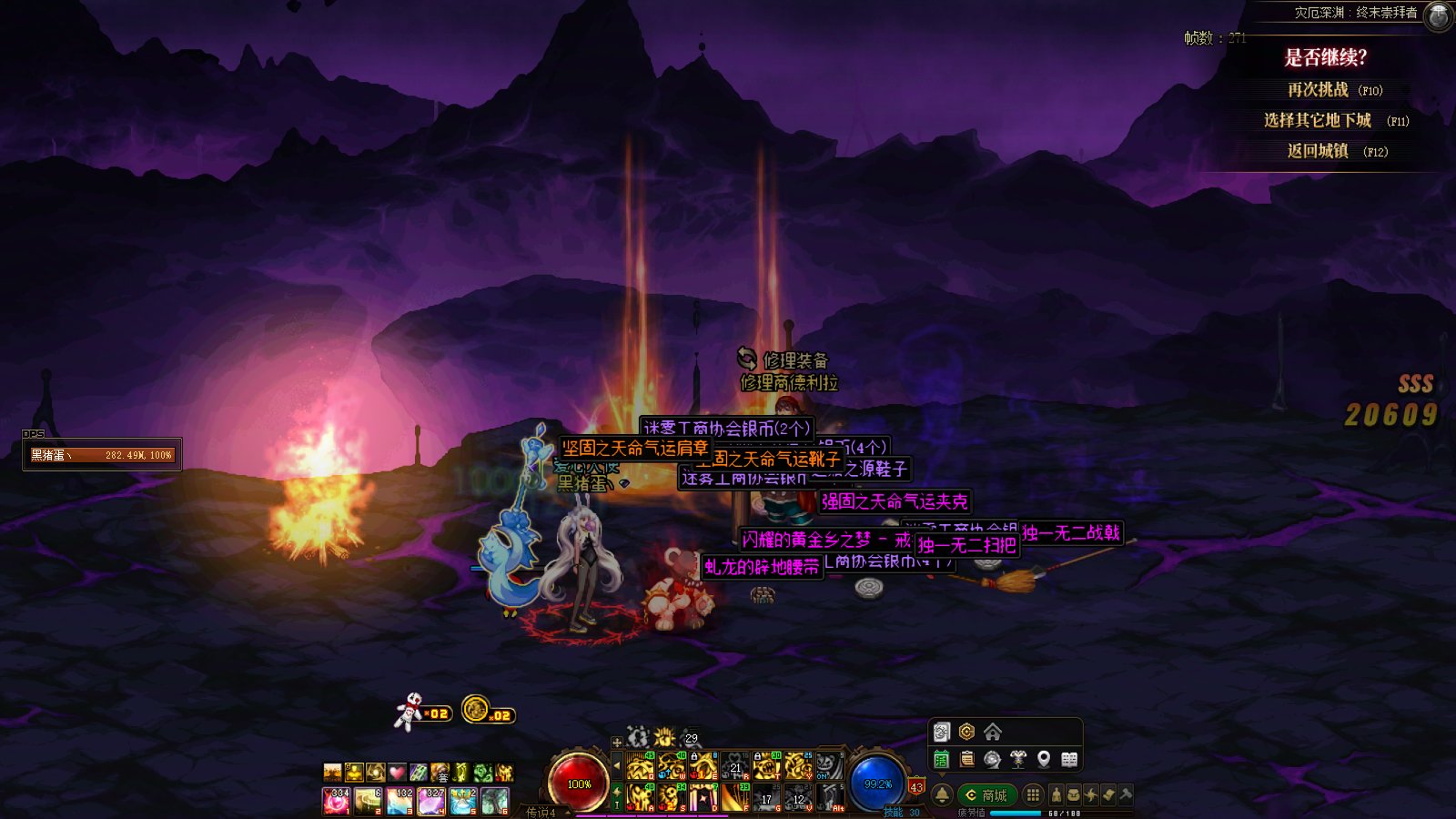The height and width of the screenshot is (819, 1456).
Task: Use the item with 327 count in slot 4
Action: click(431, 801)
